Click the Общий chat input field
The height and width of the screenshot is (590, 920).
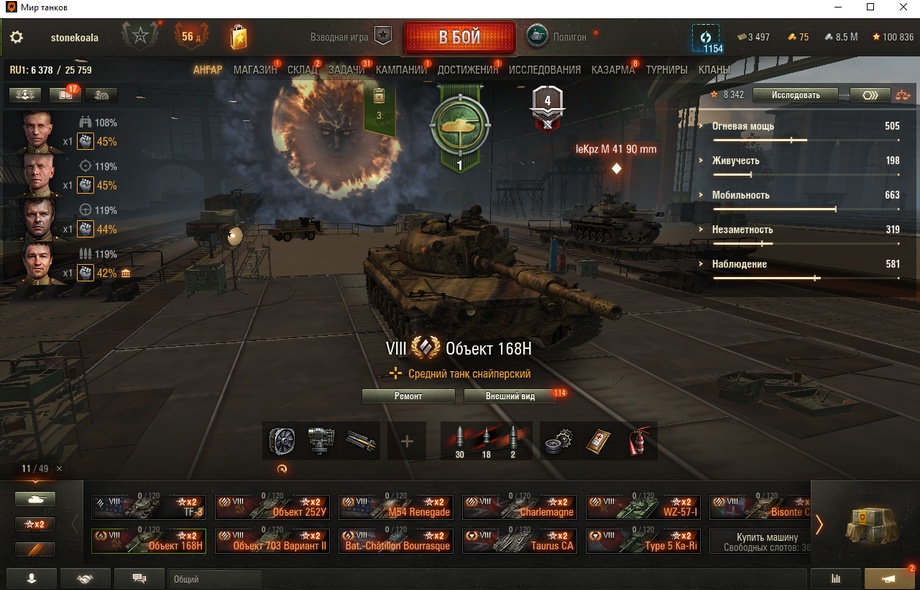click(x=215, y=579)
